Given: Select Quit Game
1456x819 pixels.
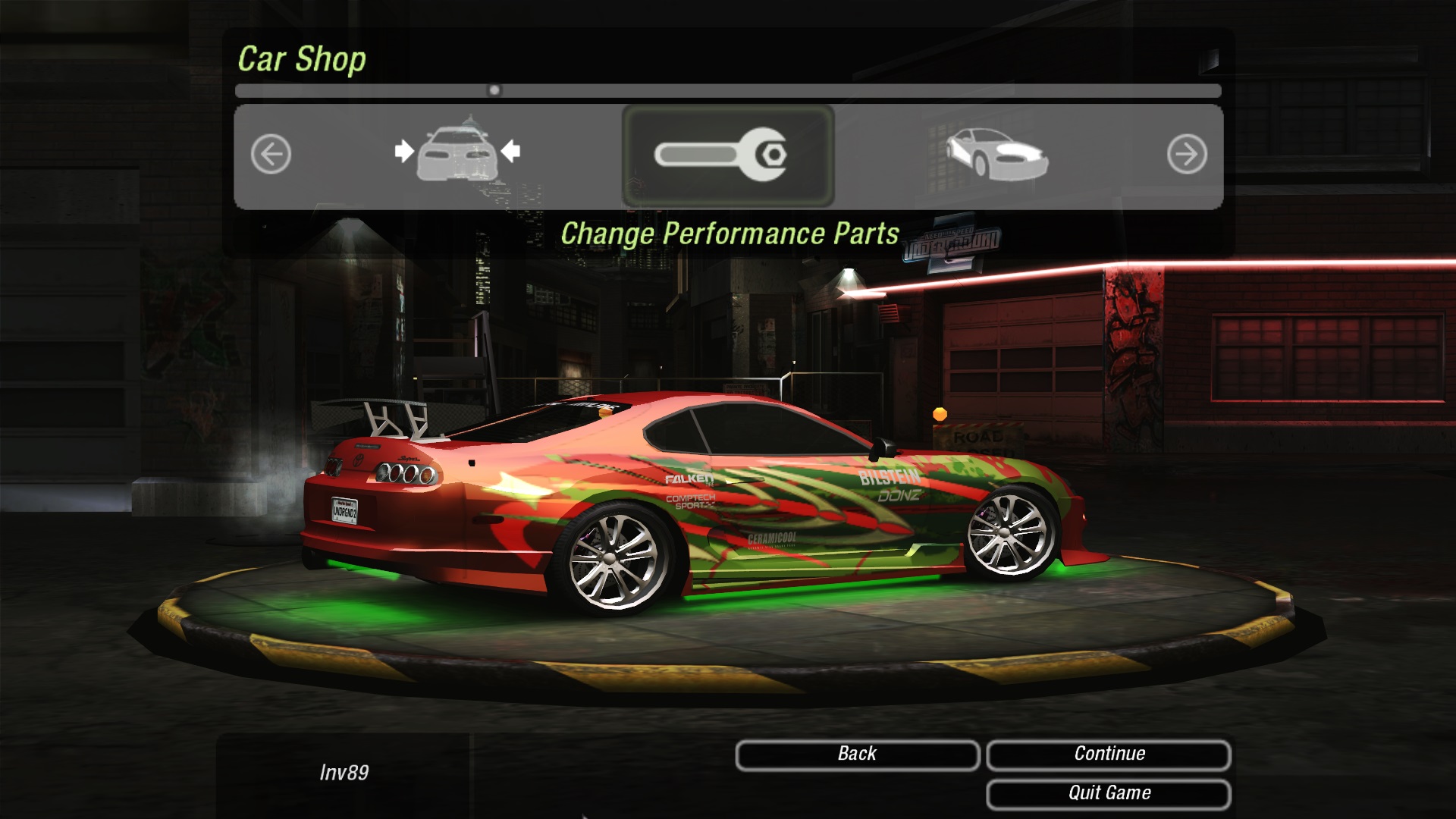Looking at the screenshot, I should pyautogui.click(x=1108, y=794).
